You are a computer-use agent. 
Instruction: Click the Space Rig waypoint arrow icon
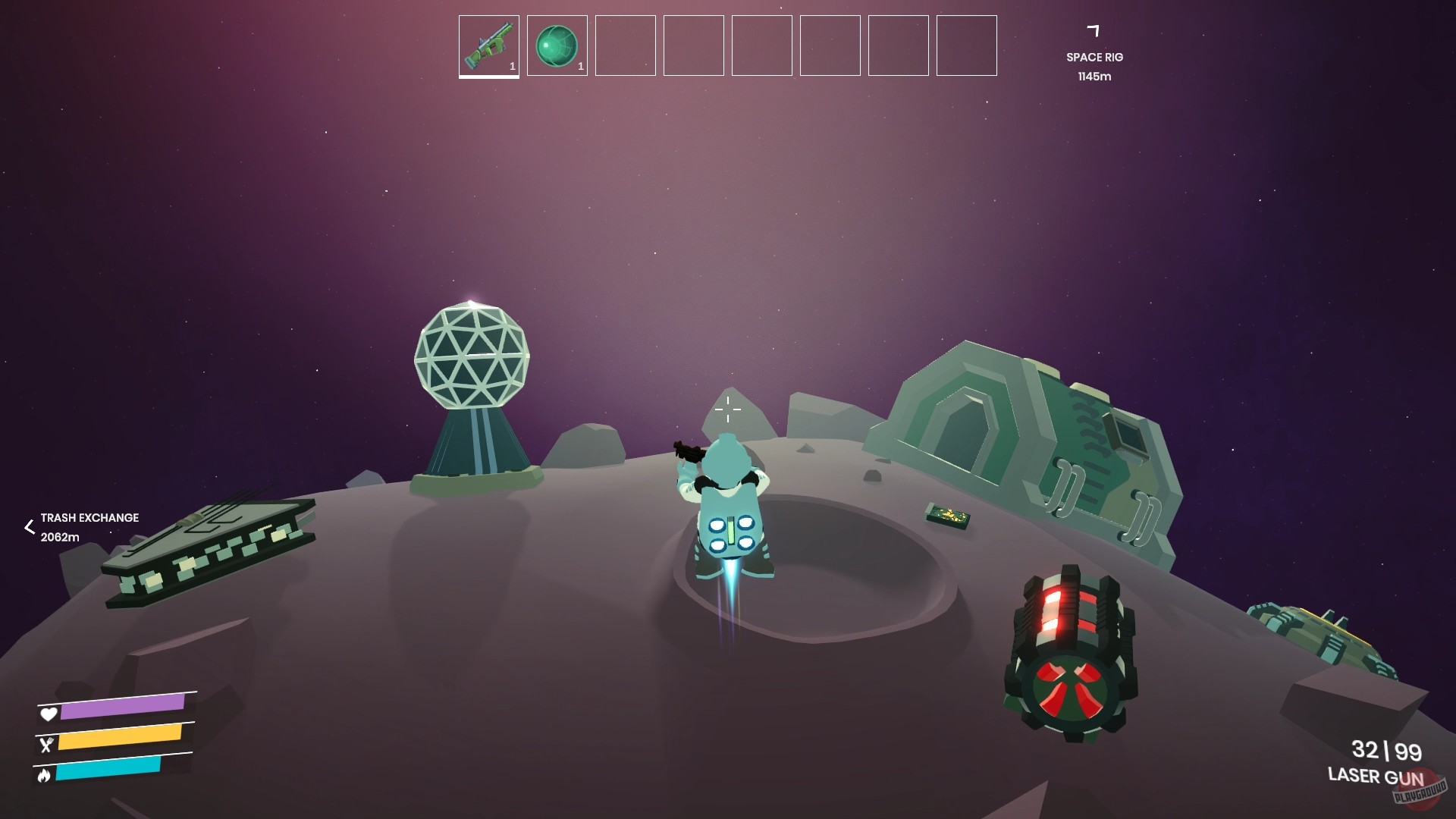coord(1092,30)
